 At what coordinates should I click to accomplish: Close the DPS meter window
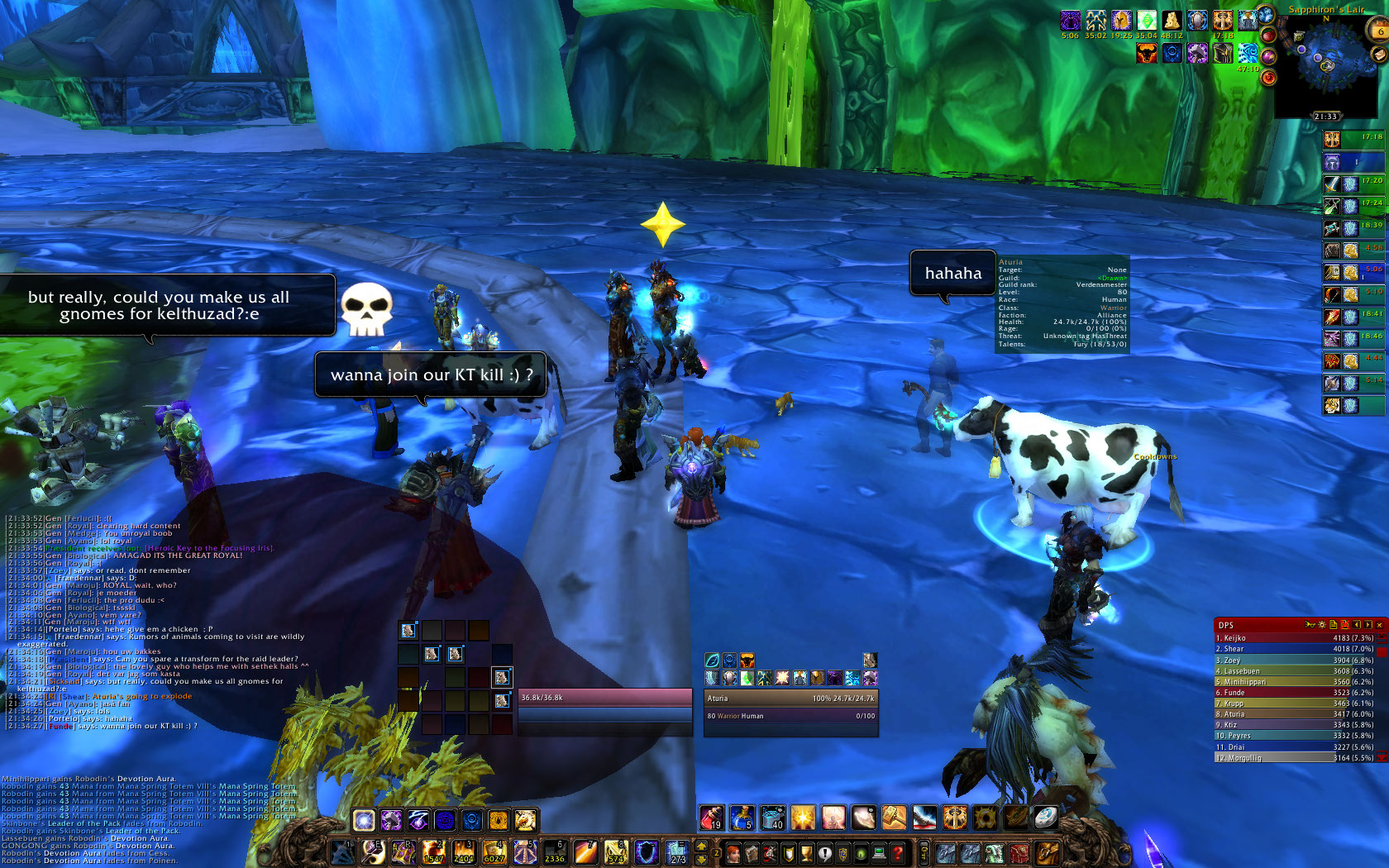point(1379,625)
